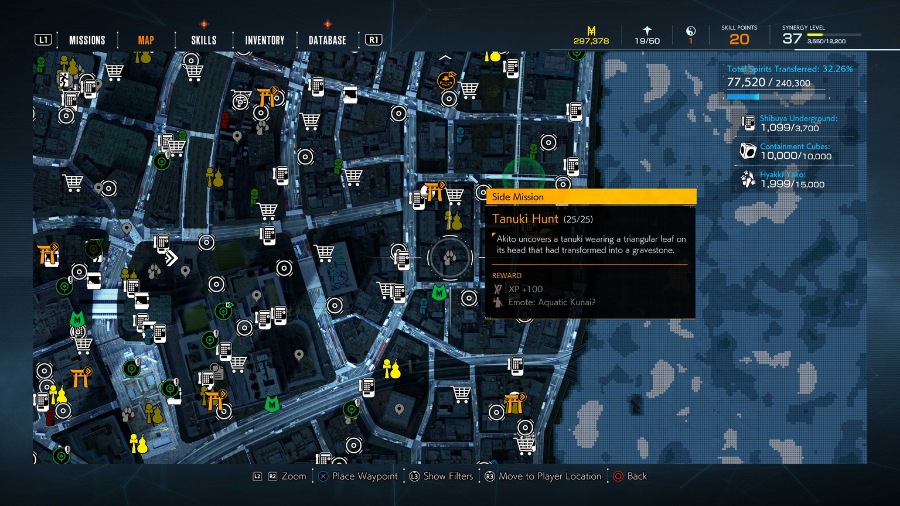The width and height of the screenshot is (900, 506).
Task: Go to the Inventory tab
Action: tap(265, 40)
